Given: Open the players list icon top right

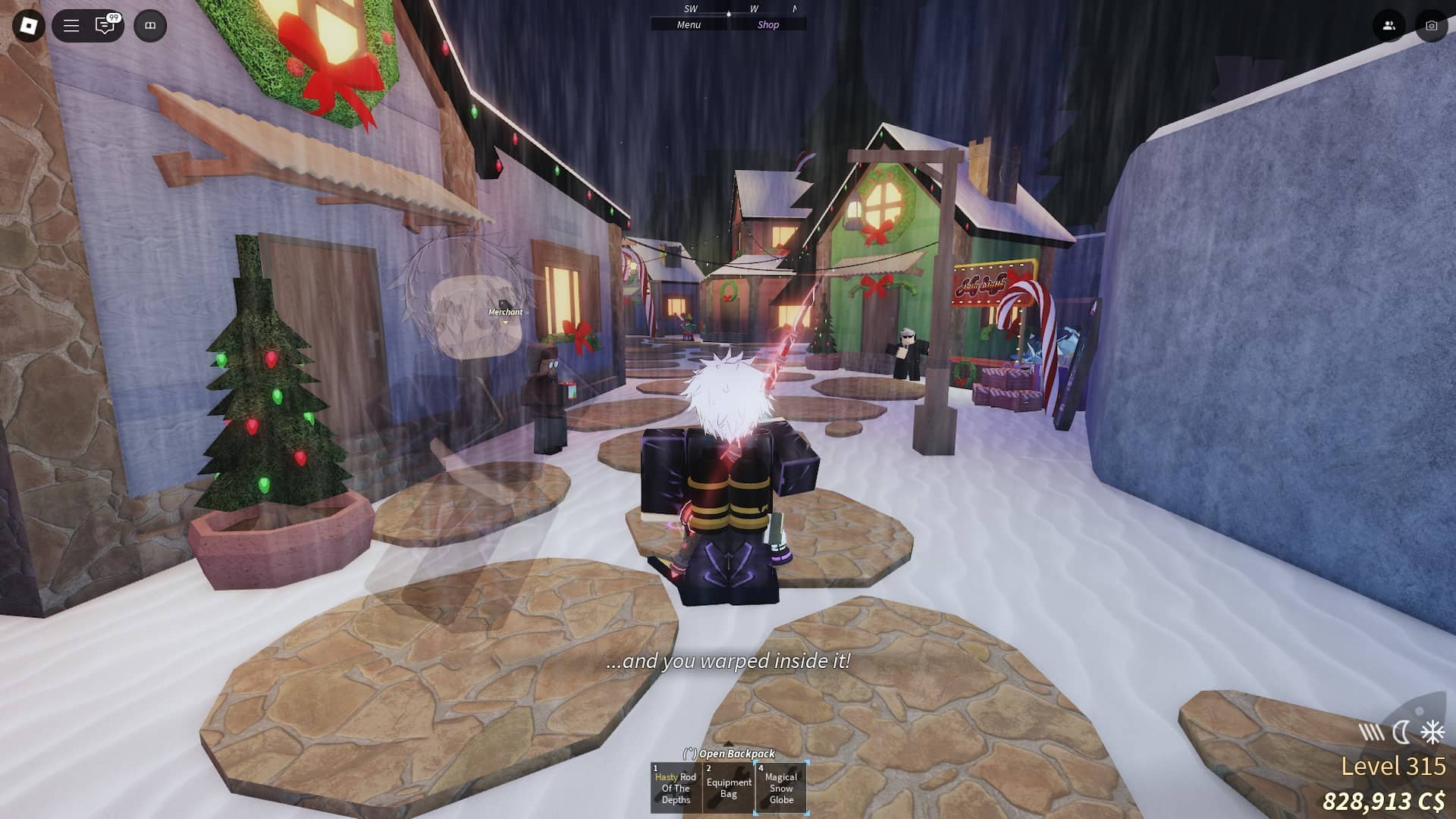Looking at the screenshot, I should 1389,25.
